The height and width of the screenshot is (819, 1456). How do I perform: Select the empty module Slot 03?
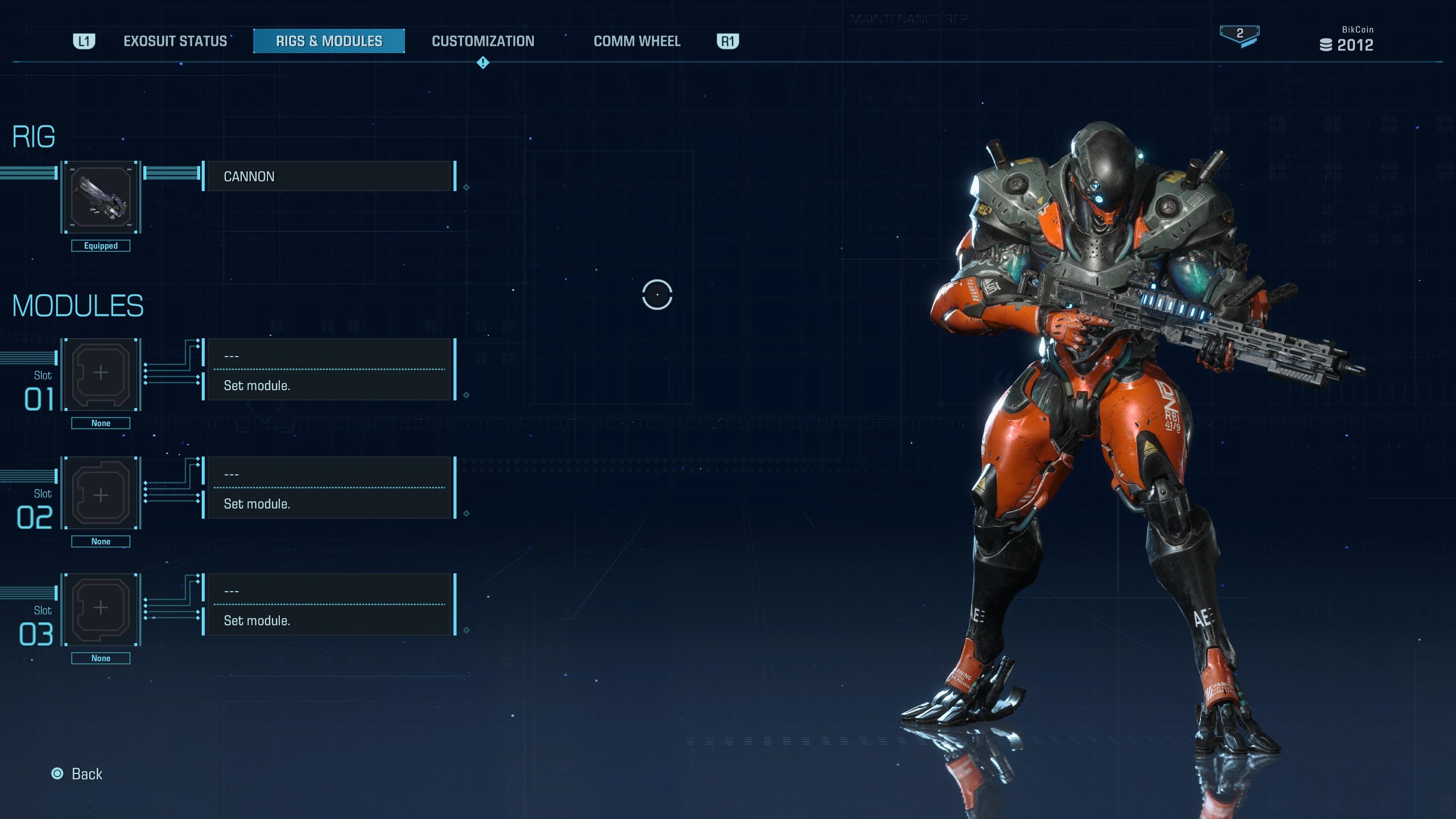tap(101, 609)
